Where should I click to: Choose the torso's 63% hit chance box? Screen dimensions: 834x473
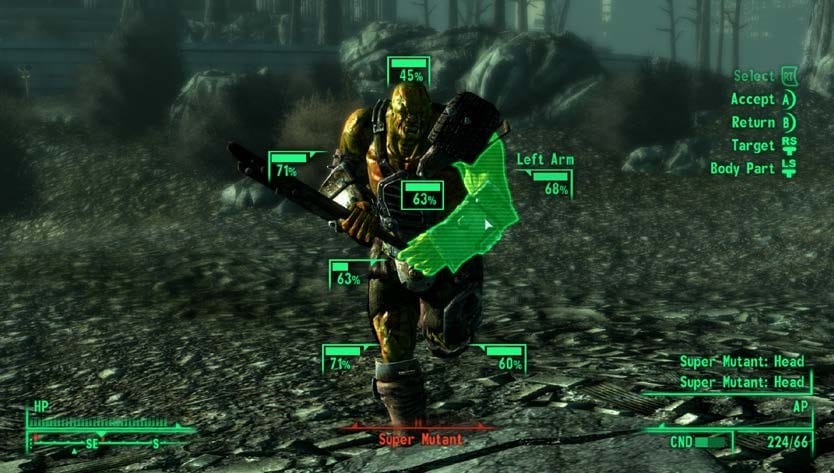pyautogui.click(x=423, y=197)
